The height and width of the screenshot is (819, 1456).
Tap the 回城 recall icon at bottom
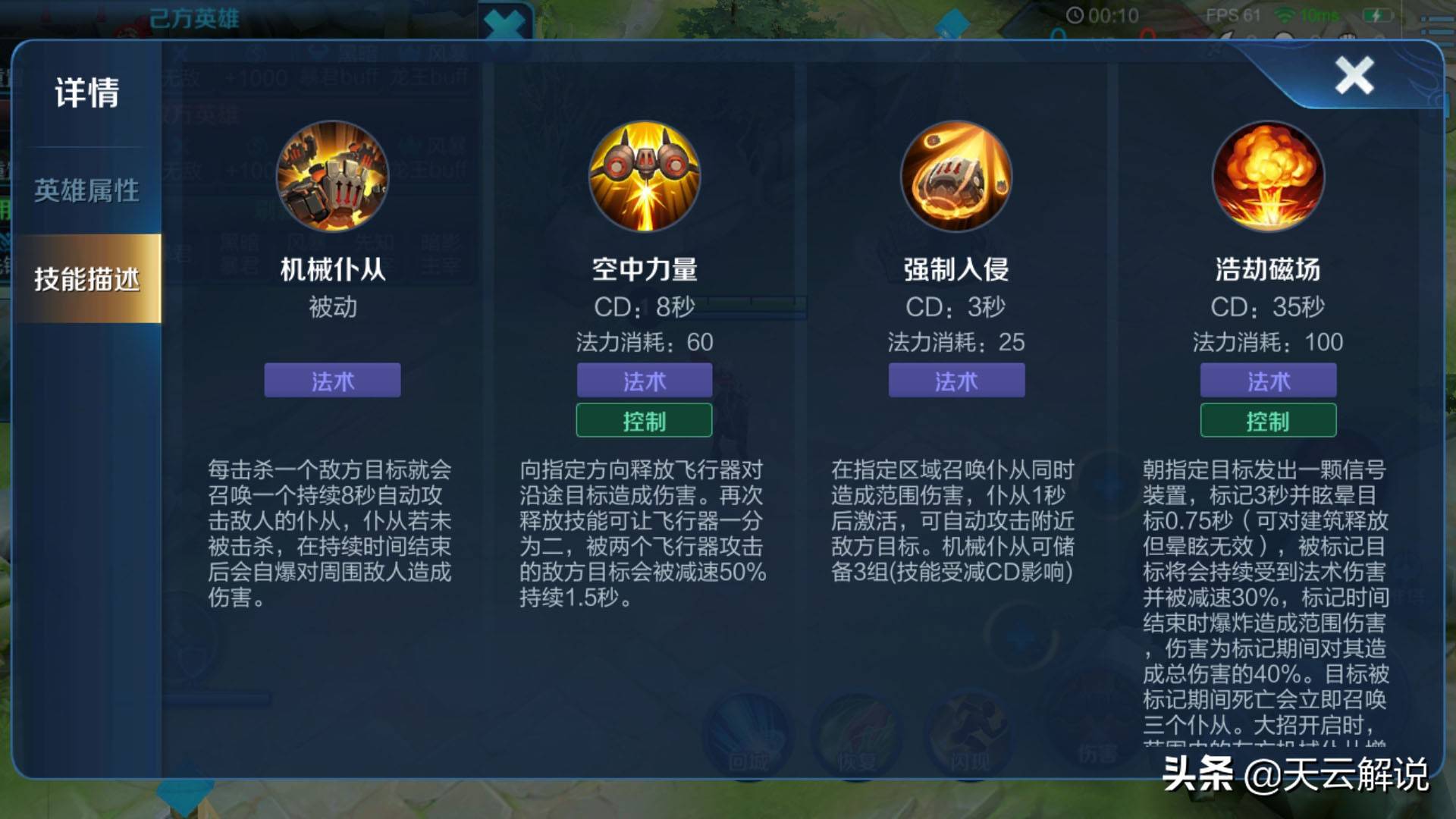747,728
